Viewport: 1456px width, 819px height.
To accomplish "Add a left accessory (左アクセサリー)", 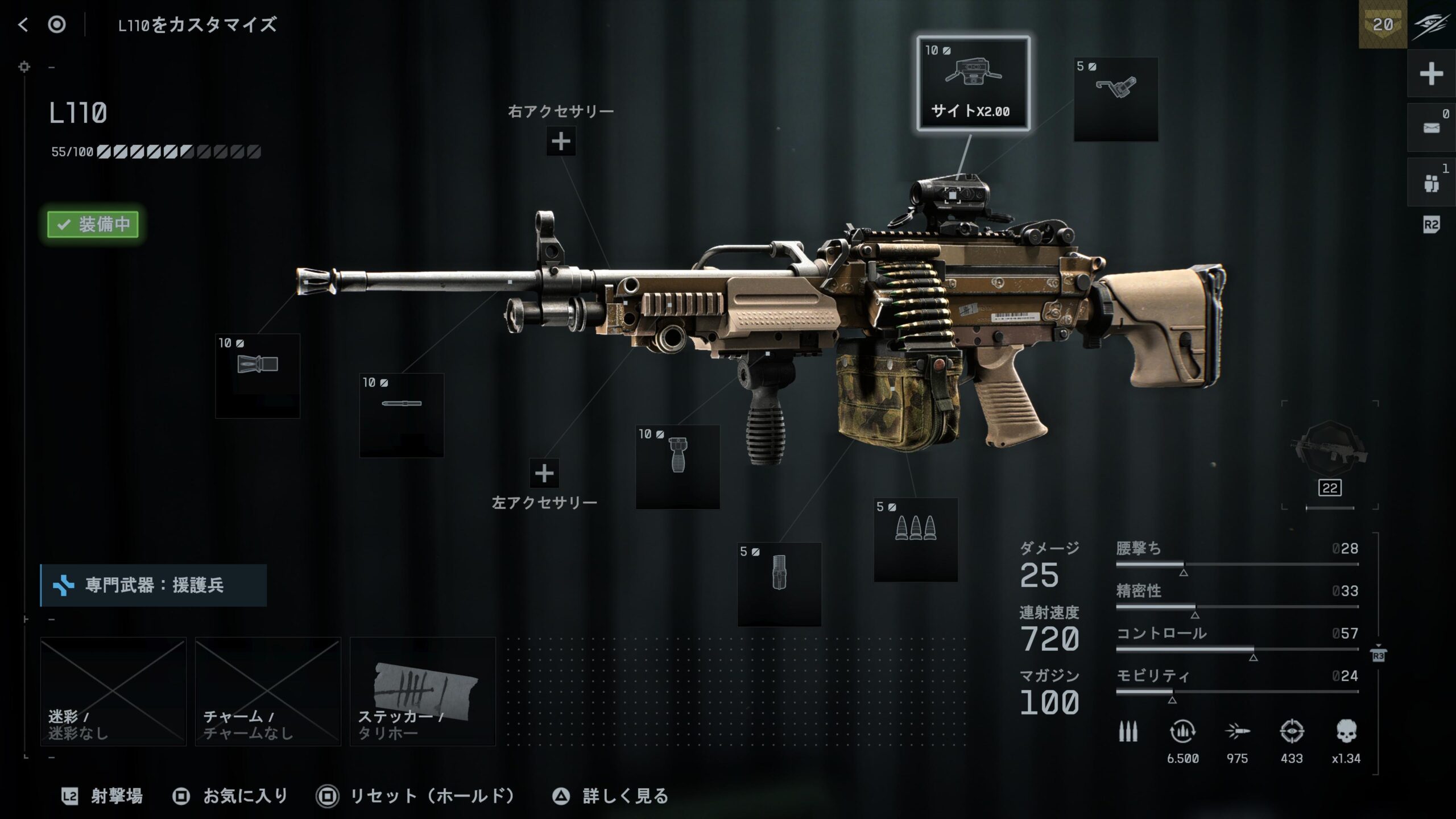I will 544,473.
